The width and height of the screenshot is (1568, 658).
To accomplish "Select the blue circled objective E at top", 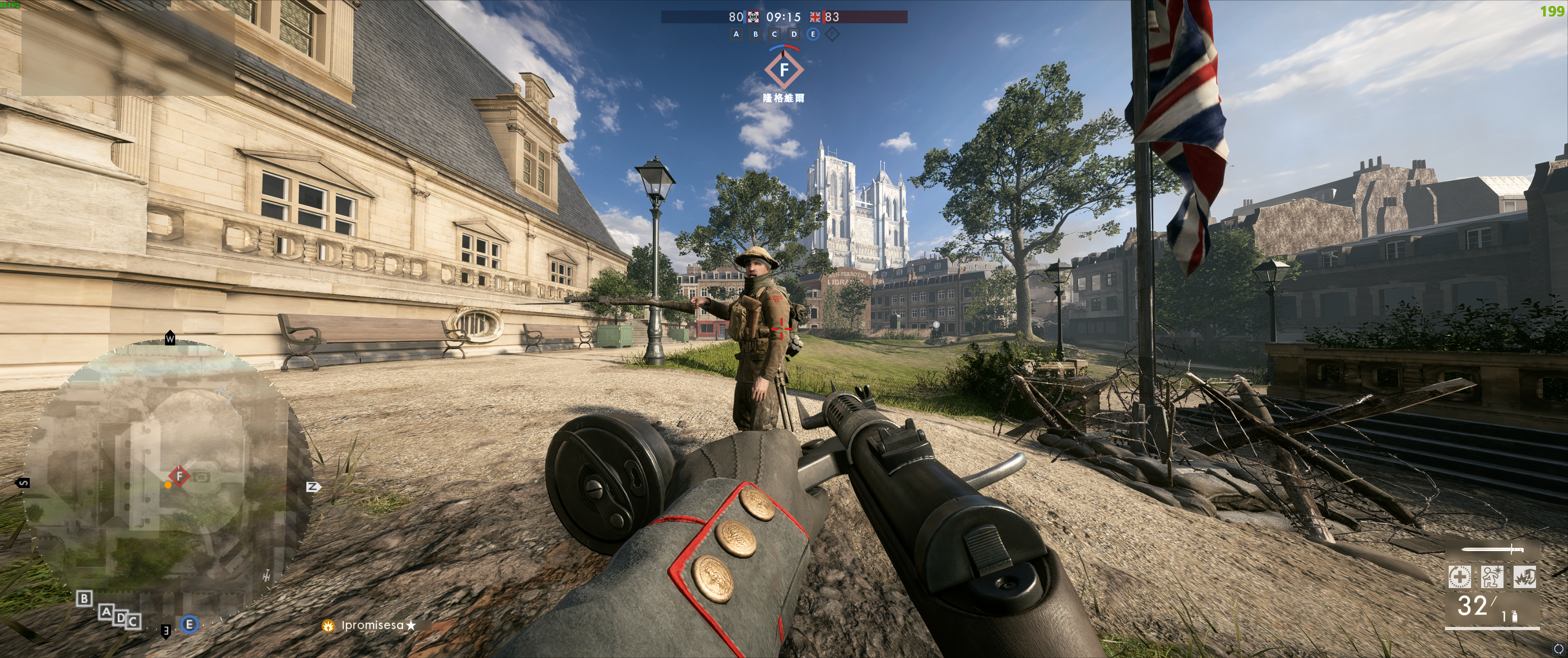I will click(x=813, y=34).
